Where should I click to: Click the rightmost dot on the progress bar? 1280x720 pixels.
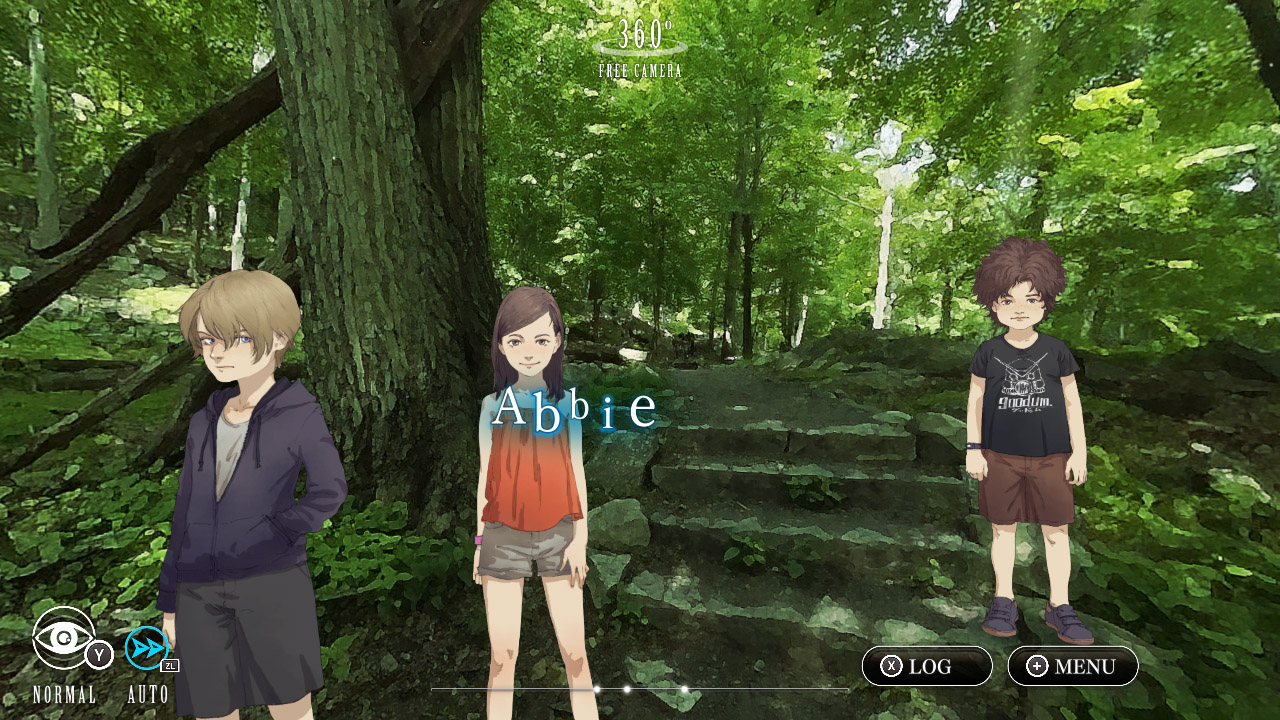[x=685, y=688]
